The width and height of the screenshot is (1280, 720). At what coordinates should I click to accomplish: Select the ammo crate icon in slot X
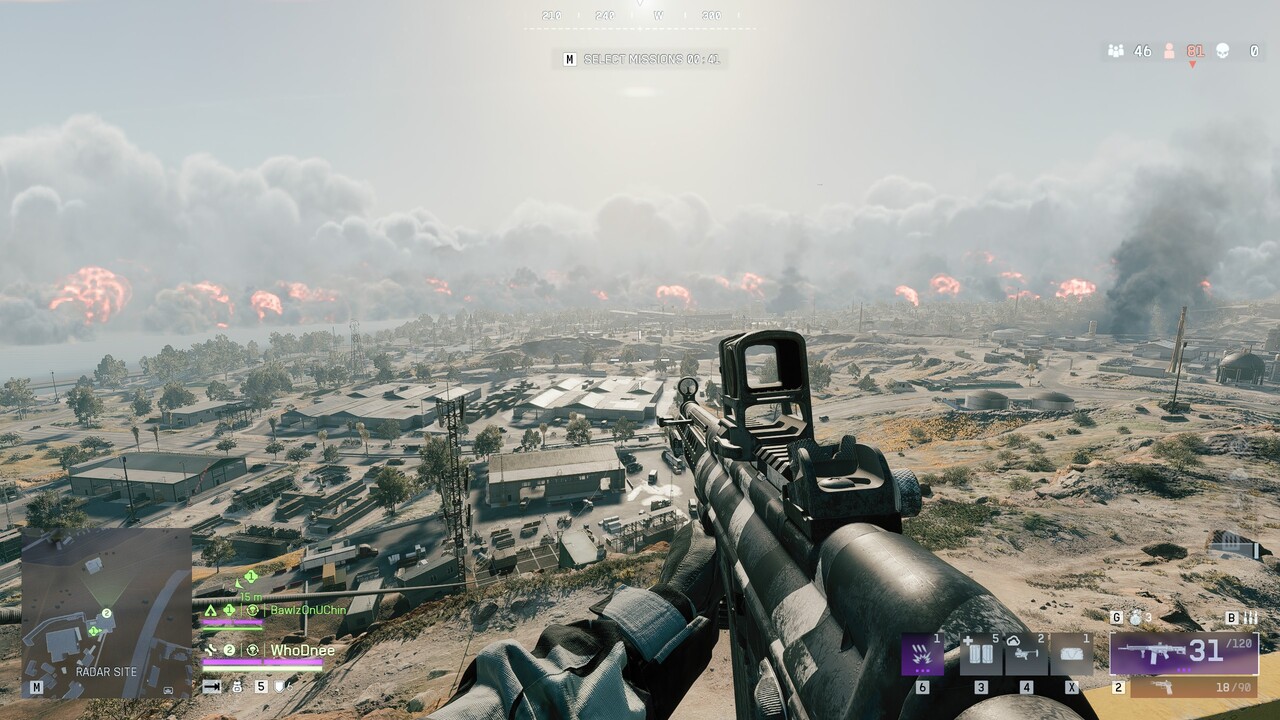pyautogui.click(x=1072, y=652)
